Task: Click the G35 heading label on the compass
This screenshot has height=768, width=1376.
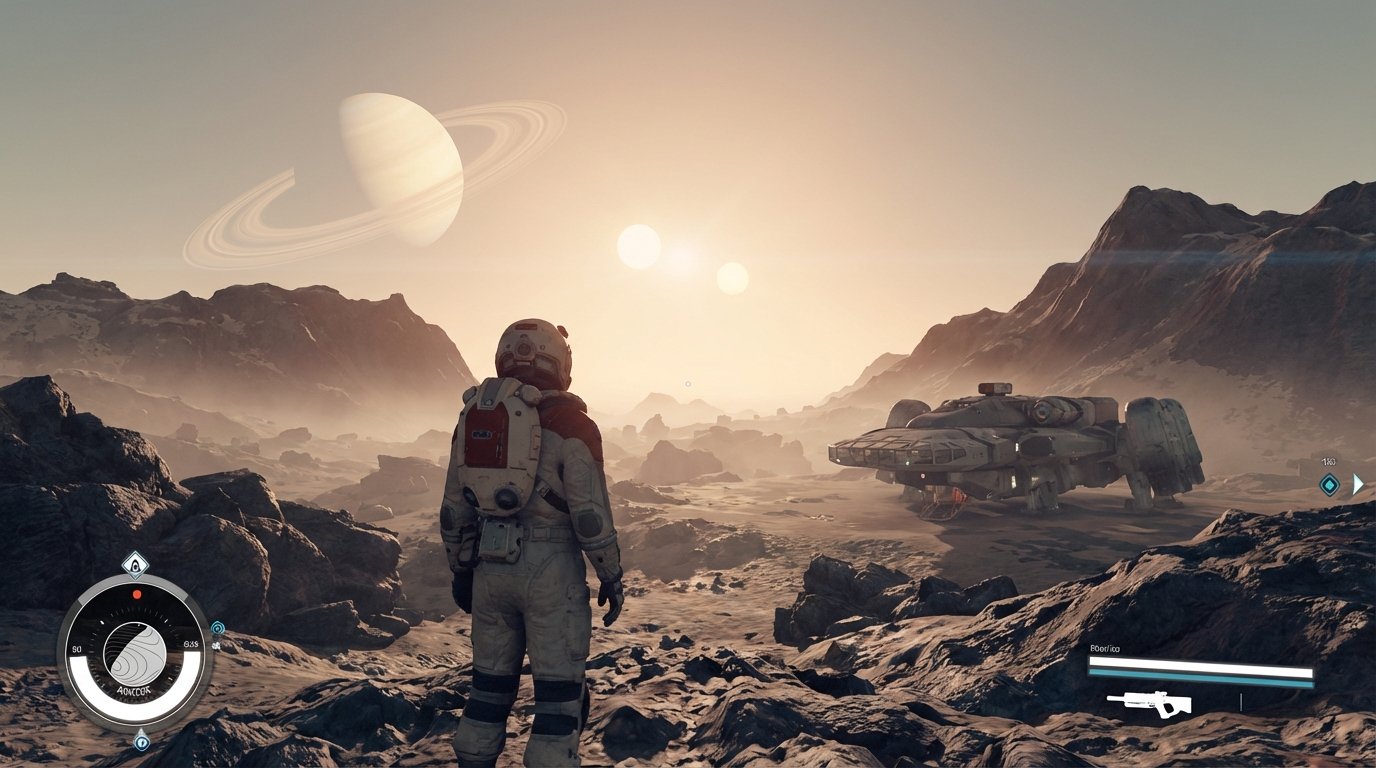Action: pyautogui.click(x=190, y=642)
